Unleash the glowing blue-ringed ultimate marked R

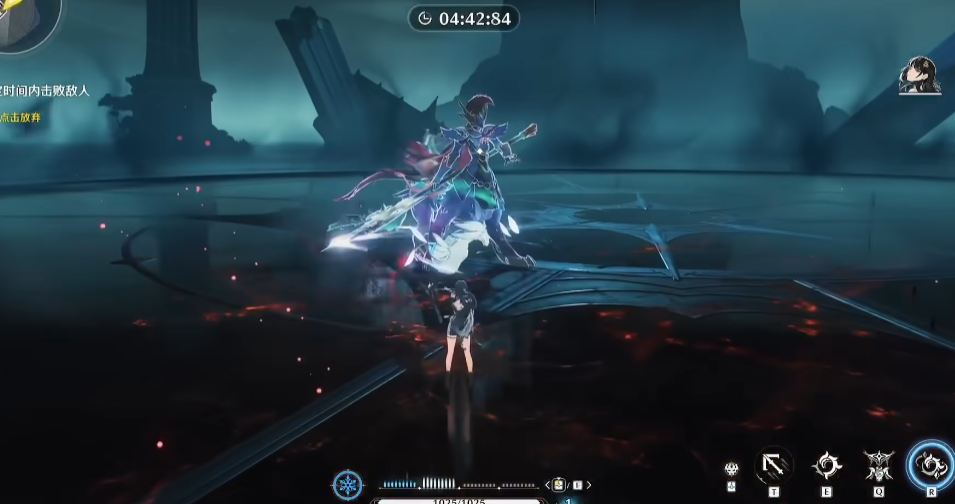coord(931,464)
